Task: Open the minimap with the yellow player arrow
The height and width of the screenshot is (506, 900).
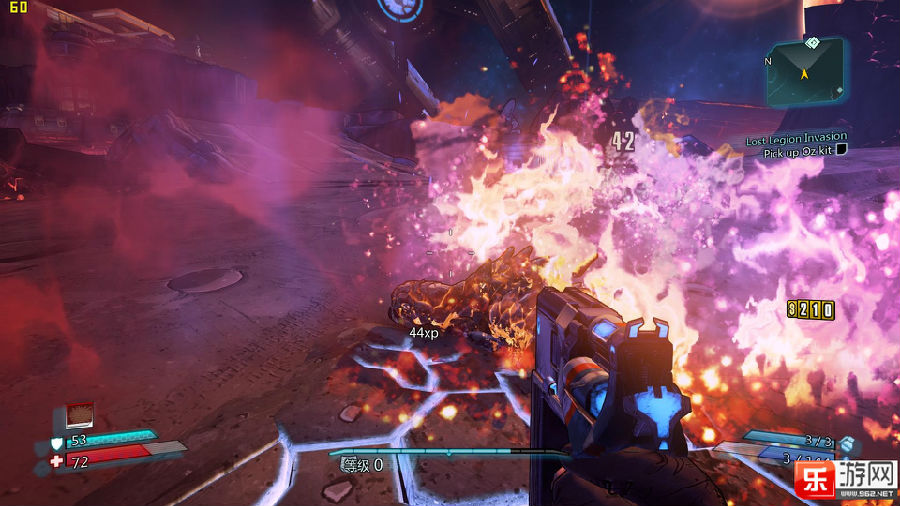Action: tap(806, 73)
